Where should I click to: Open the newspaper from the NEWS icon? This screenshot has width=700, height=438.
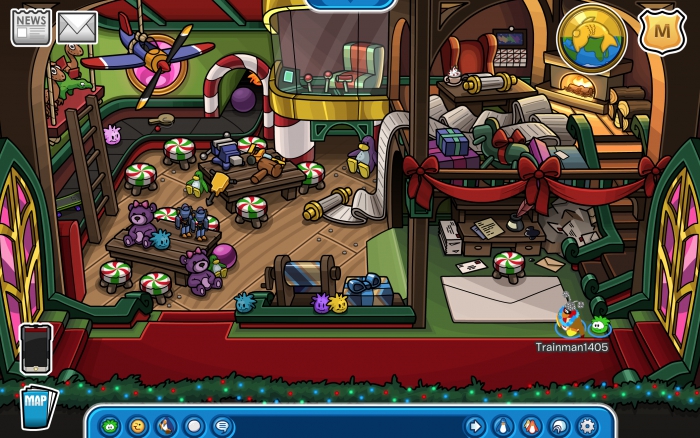30,27
